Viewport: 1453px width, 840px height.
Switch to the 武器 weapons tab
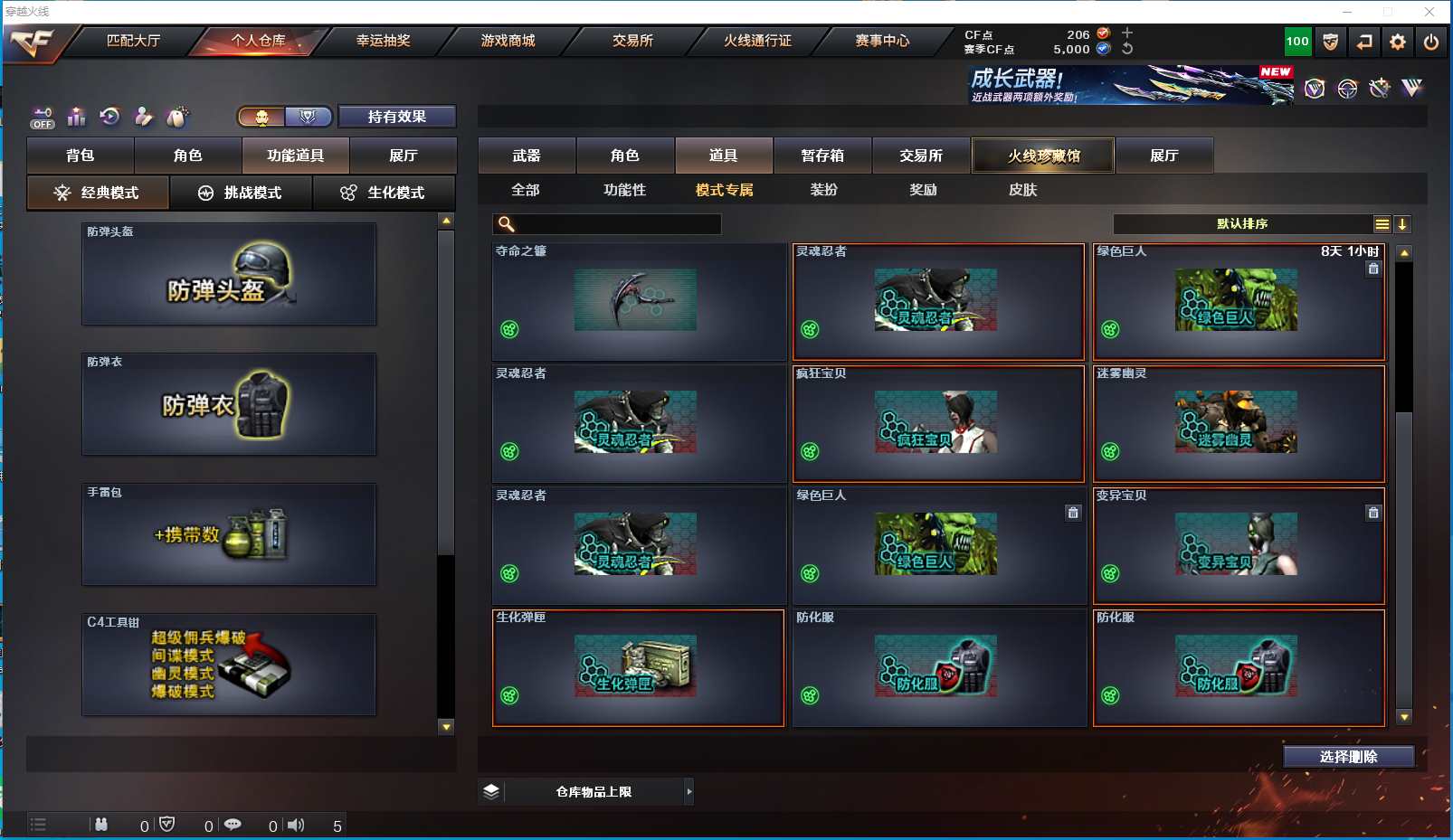tap(527, 156)
